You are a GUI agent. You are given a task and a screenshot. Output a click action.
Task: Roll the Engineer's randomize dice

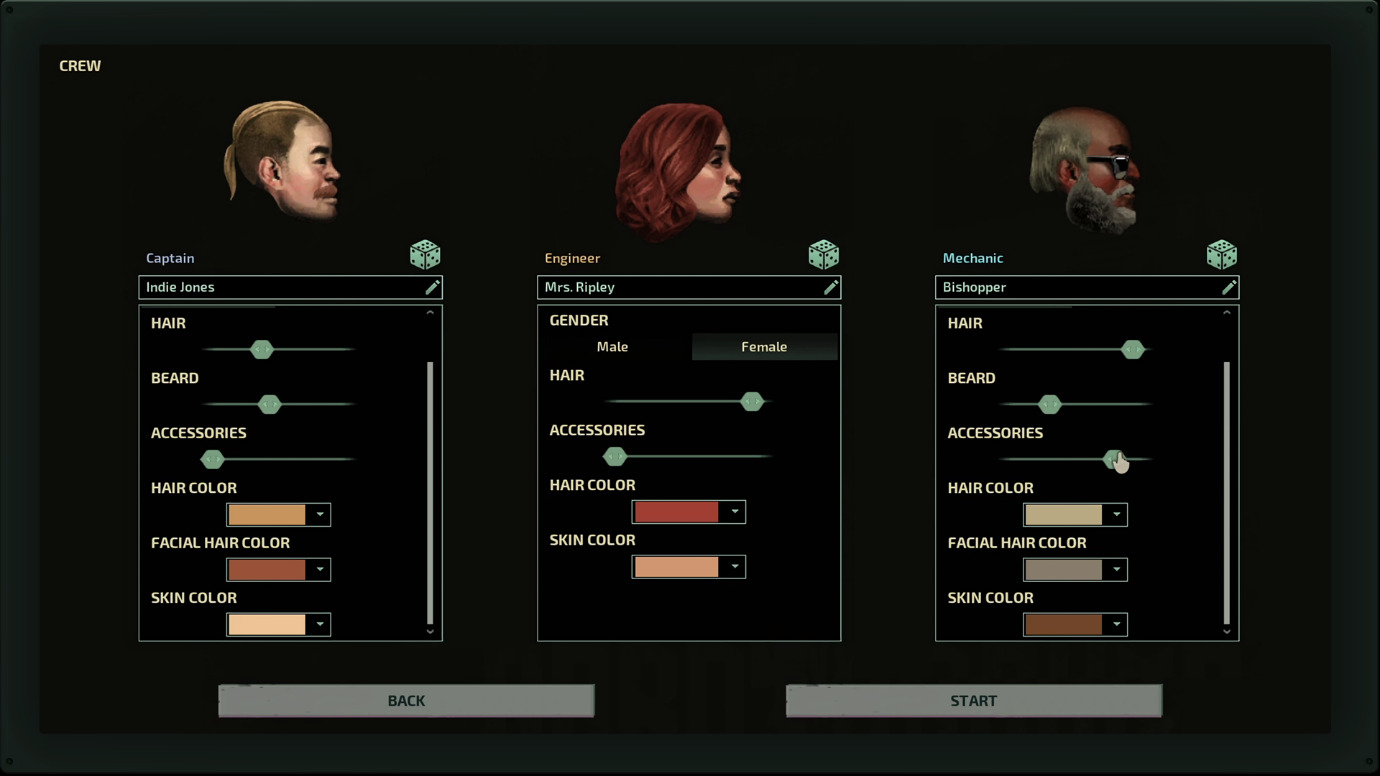(x=823, y=255)
